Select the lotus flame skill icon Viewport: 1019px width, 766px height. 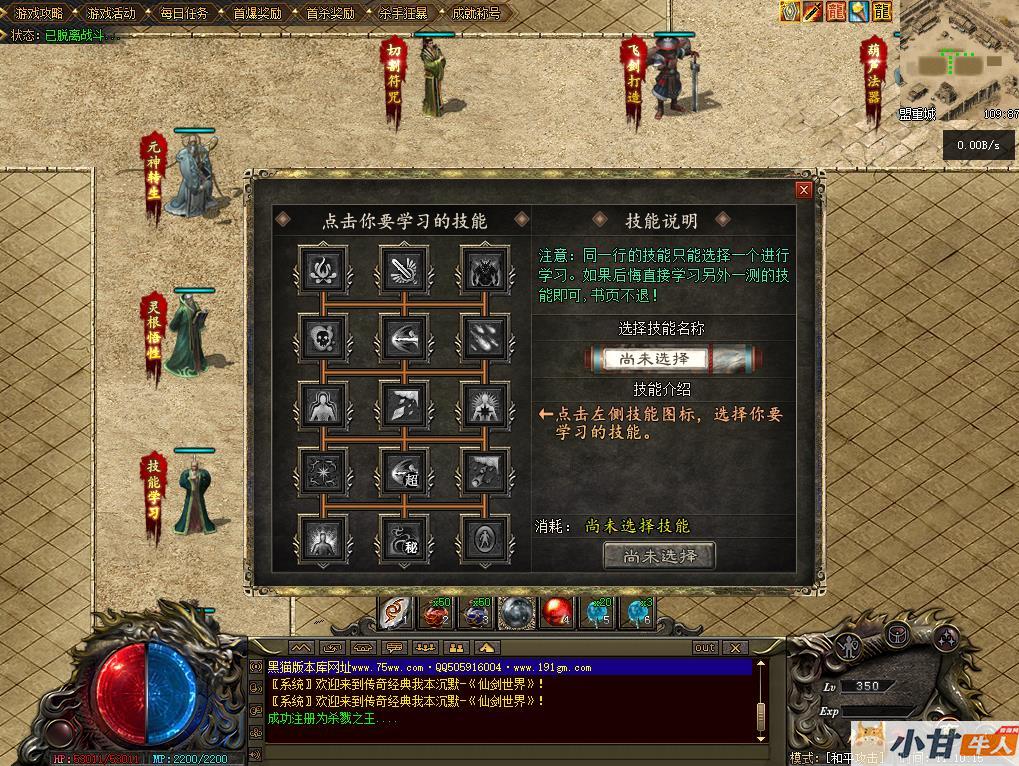coord(323,269)
